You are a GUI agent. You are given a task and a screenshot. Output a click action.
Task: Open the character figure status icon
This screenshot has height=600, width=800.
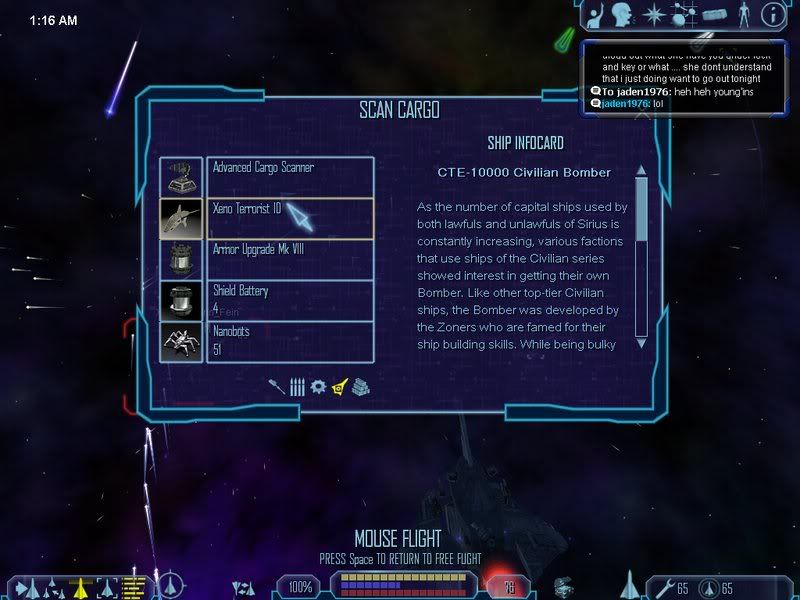tap(744, 14)
